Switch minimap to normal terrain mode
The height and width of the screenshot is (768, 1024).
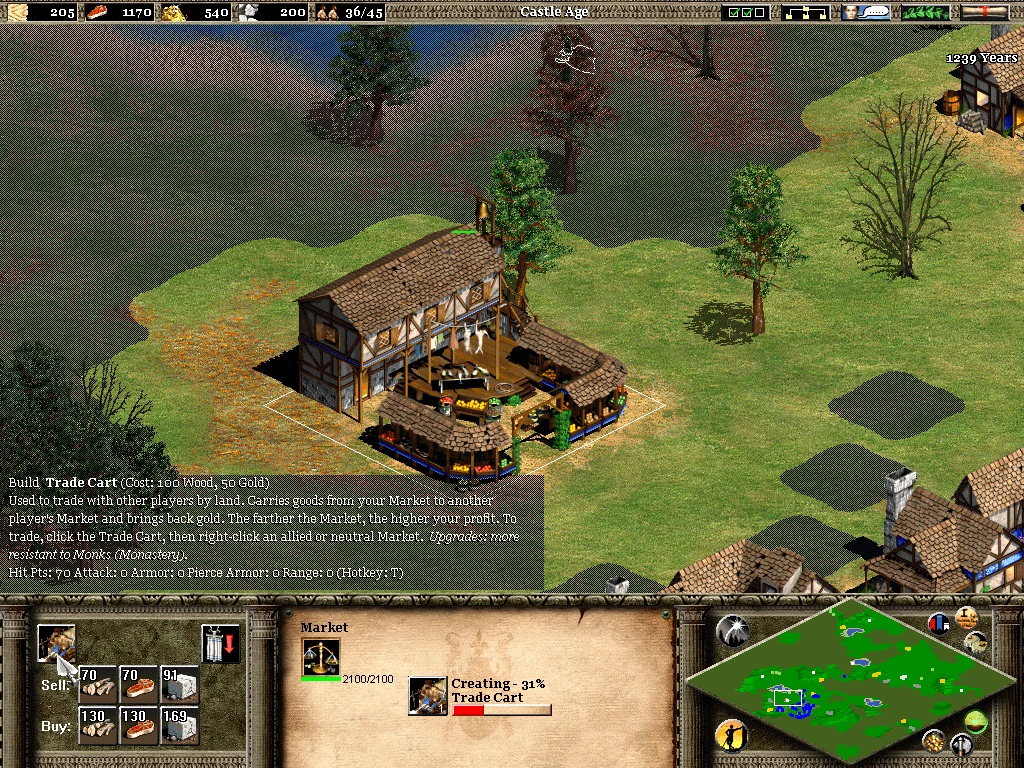click(974, 719)
